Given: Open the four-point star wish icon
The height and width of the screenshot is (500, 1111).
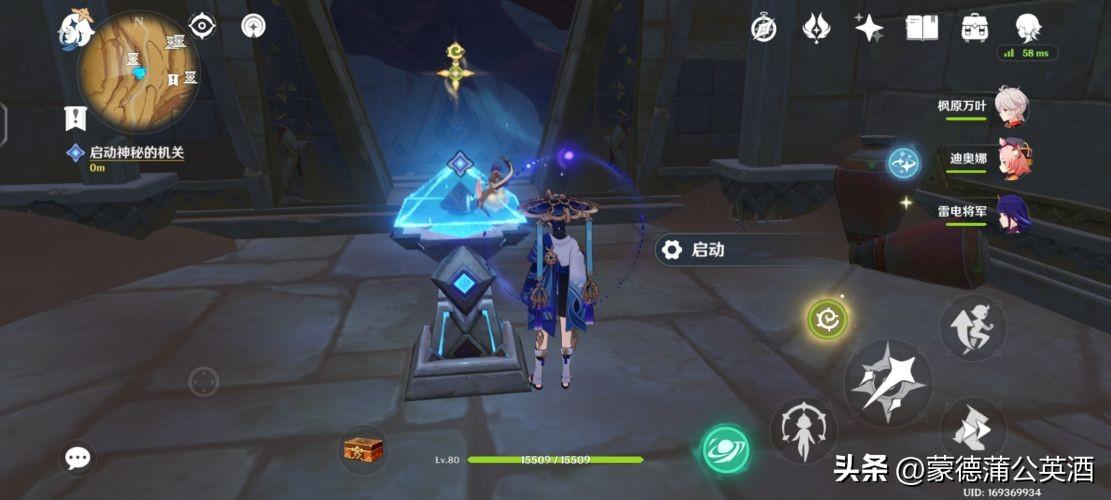Looking at the screenshot, I should 868,28.
